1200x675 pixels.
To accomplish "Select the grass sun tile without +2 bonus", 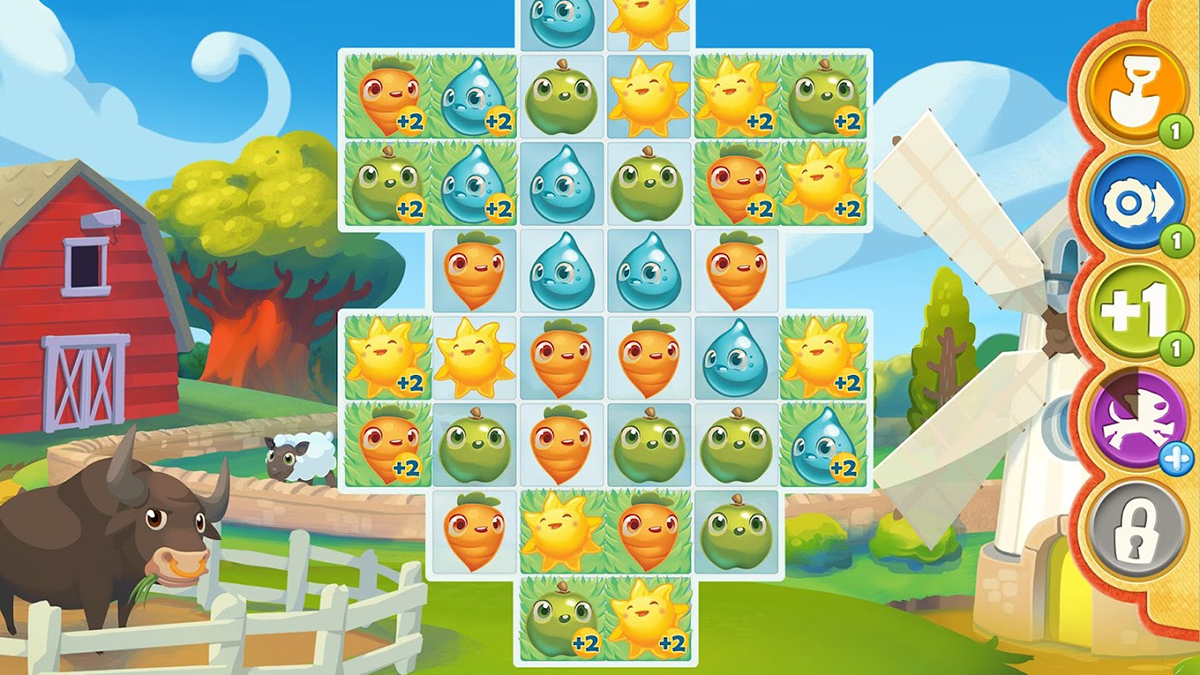I will [x=561, y=532].
